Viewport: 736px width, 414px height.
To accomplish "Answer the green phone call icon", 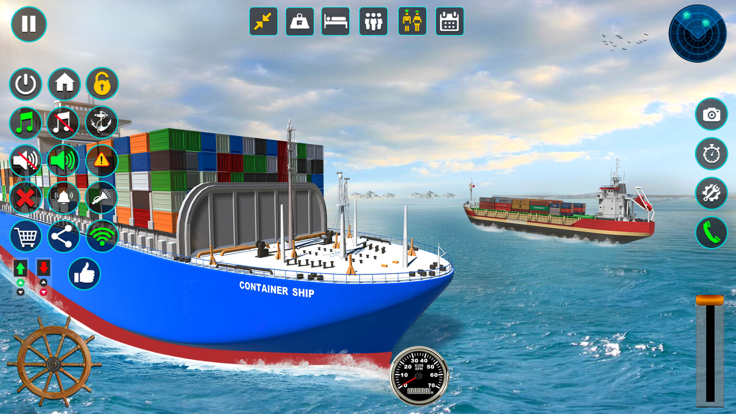I will pyautogui.click(x=712, y=233).
